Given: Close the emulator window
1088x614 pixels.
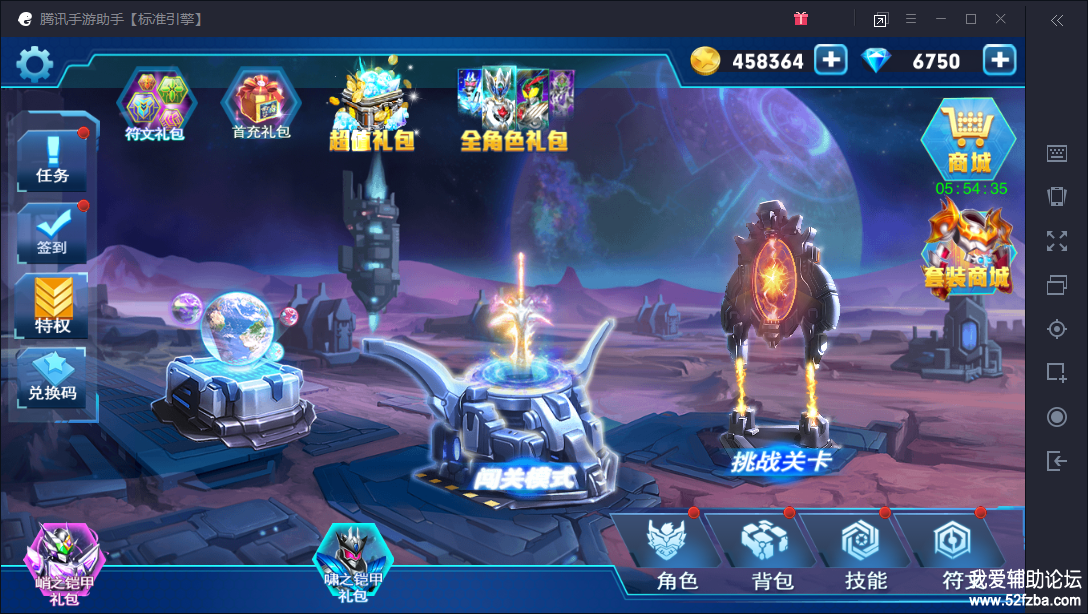Looking at the screenshot, I should [1001, 19].
